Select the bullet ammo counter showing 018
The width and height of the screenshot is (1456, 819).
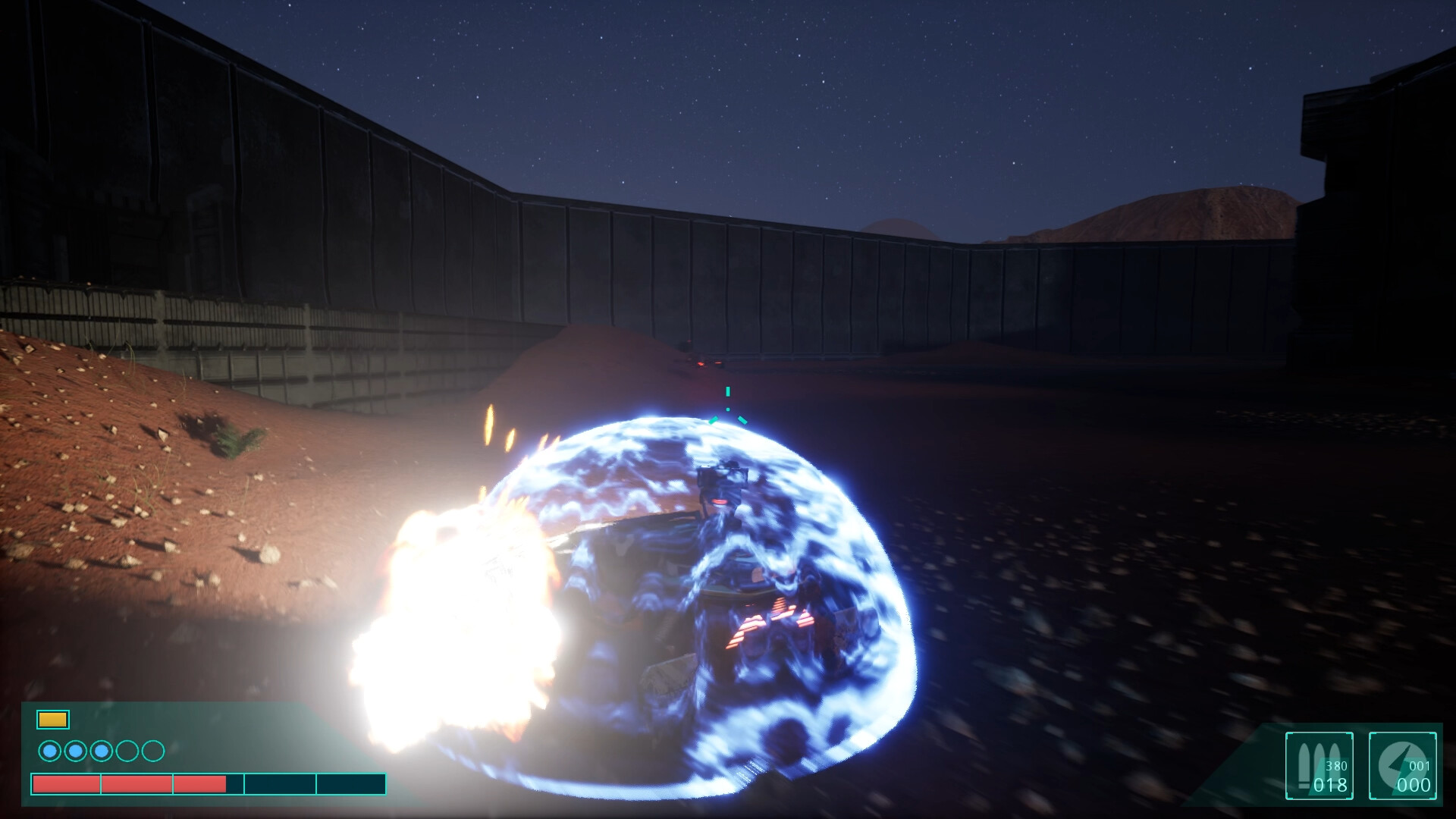point(1331,783)
